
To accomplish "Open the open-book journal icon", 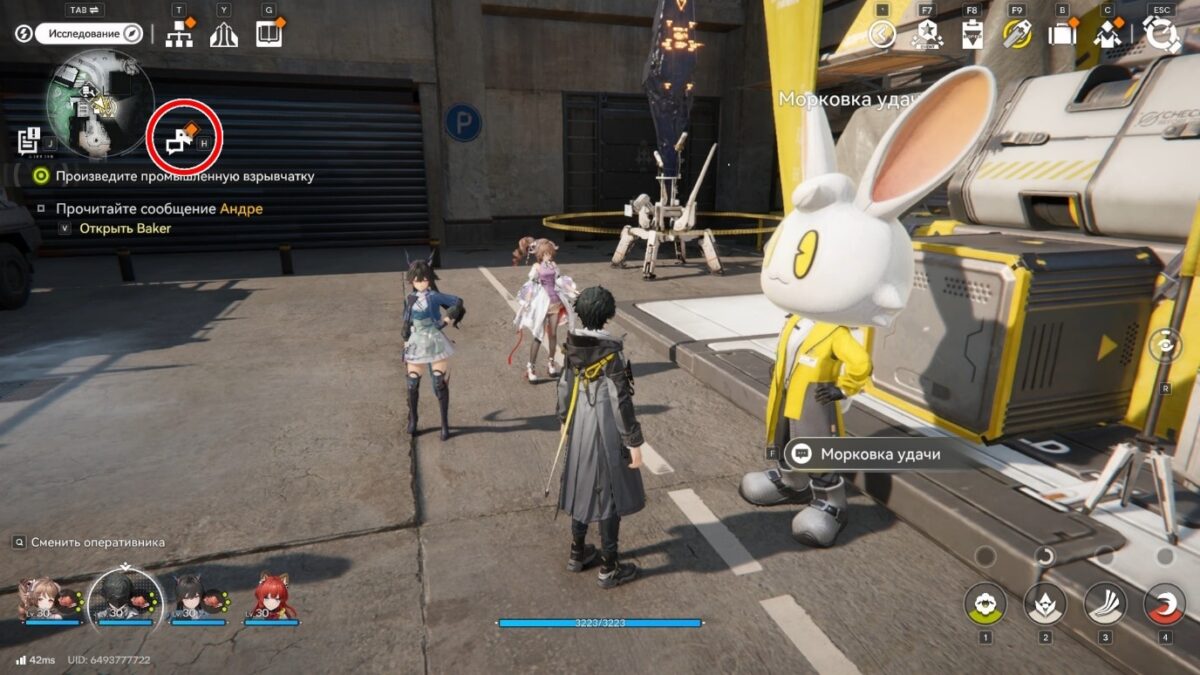I will point(268,34).
